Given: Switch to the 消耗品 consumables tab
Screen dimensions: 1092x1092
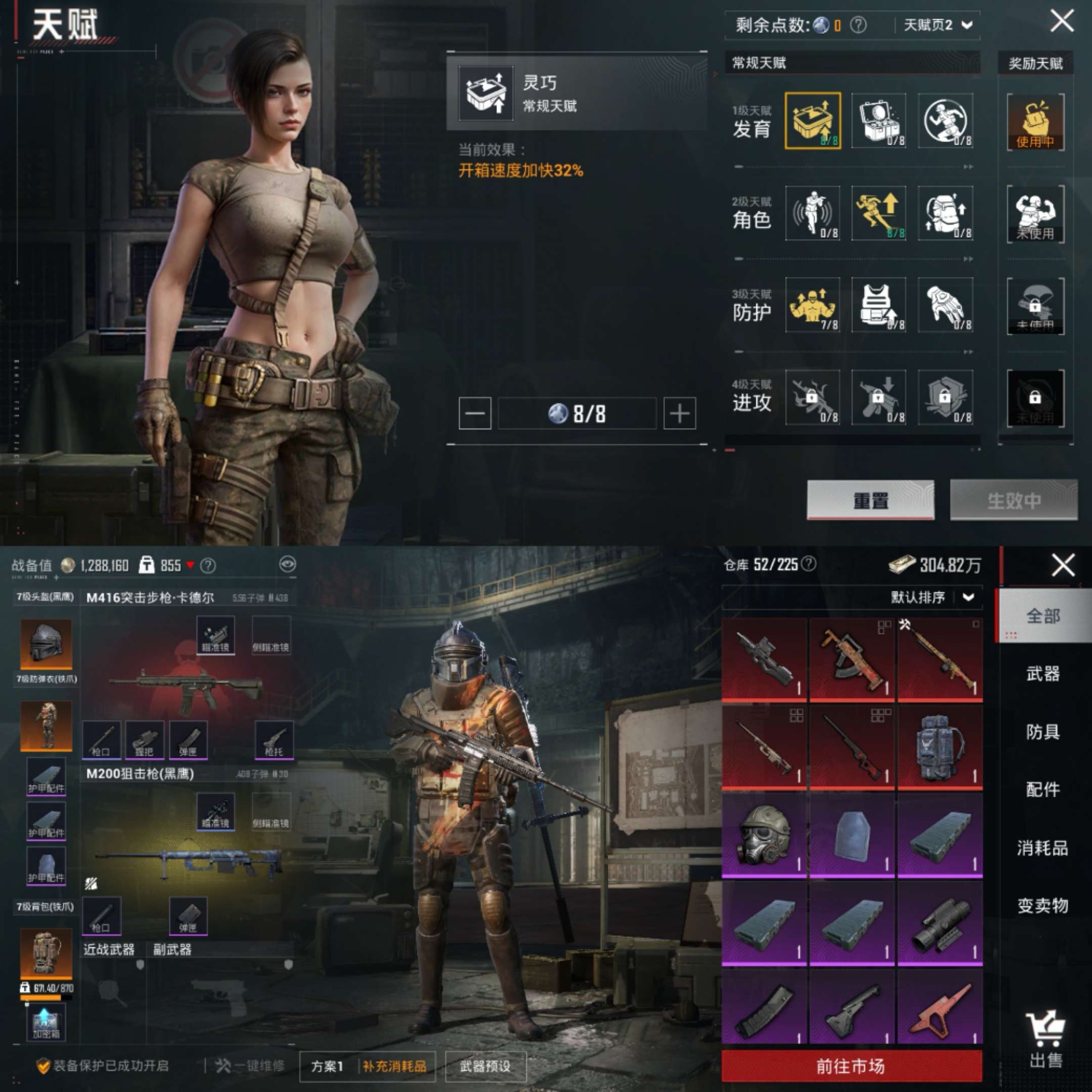Looking at the screenshot, I should pyautogui.click(x=1042, y=848).
